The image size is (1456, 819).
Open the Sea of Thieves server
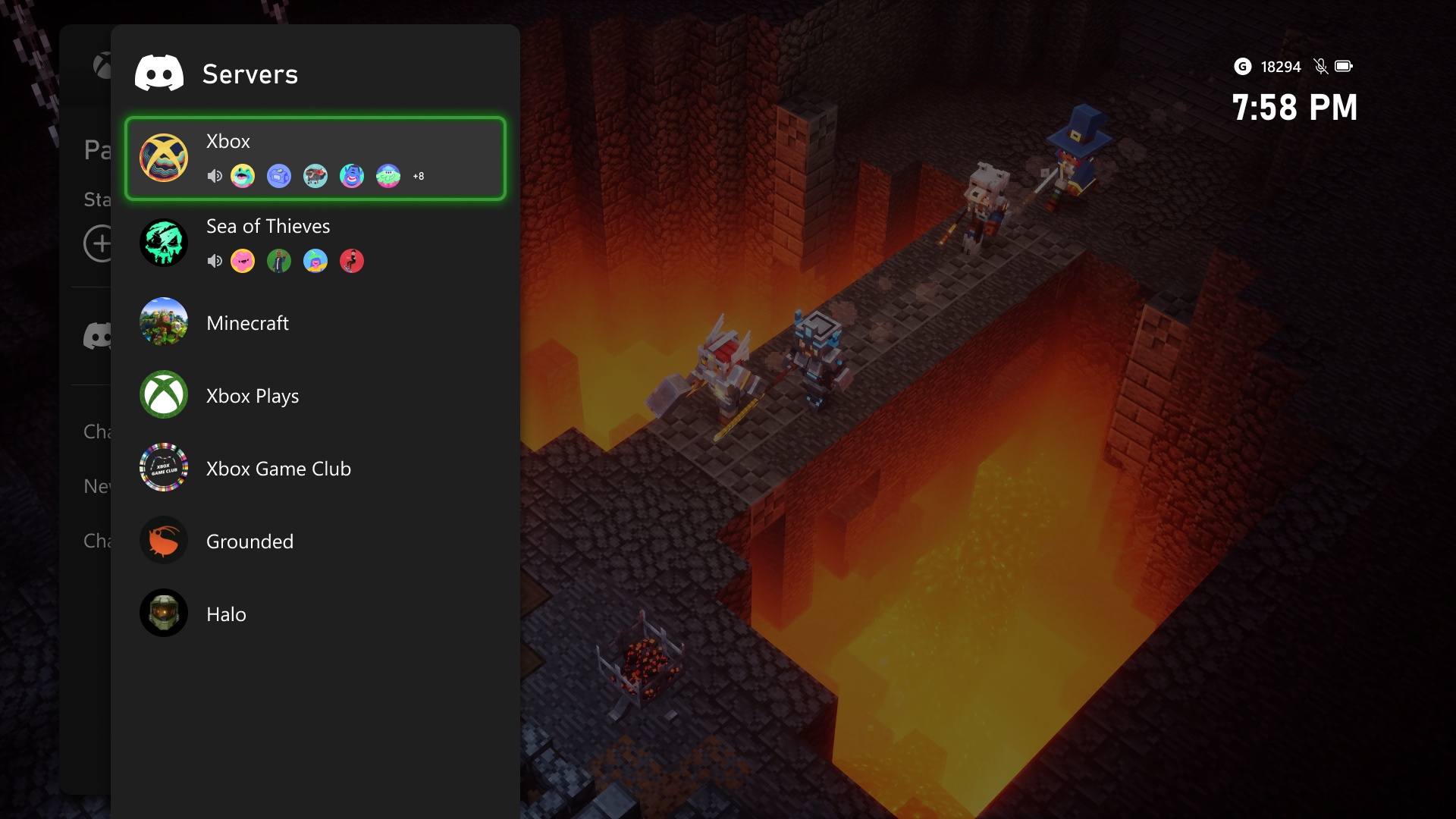coord(315,243)
